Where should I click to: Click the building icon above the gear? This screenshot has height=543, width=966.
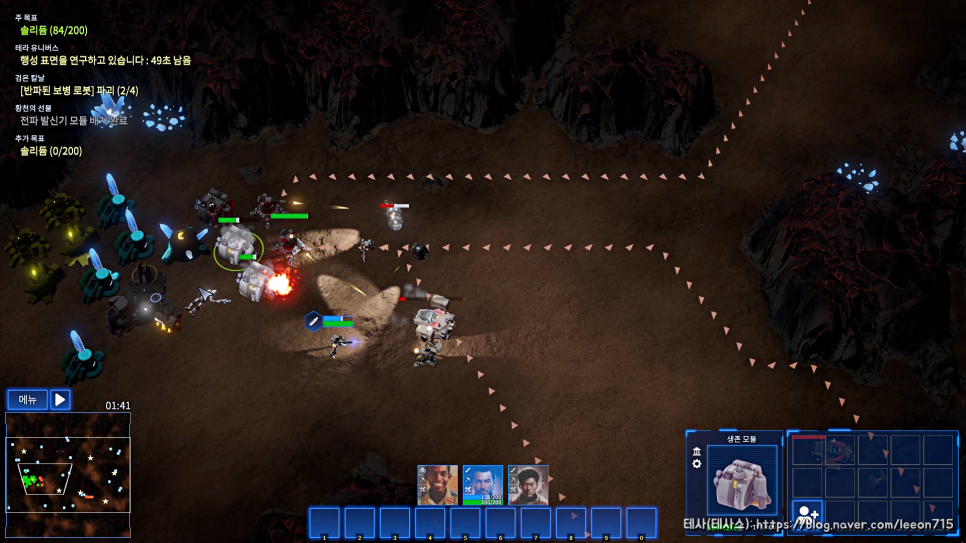point(697,451)
